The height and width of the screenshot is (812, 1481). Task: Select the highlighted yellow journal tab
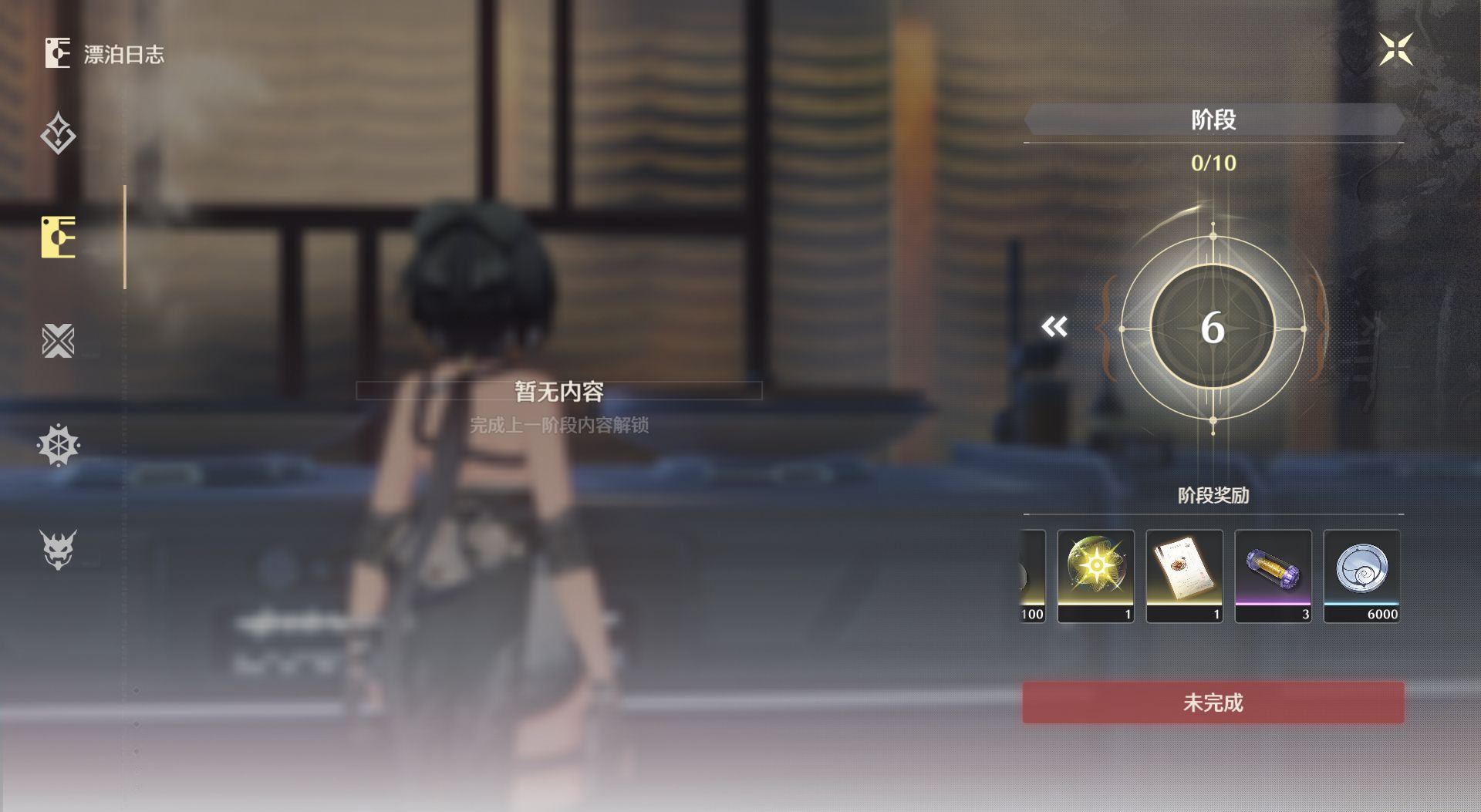pos(59,237)
